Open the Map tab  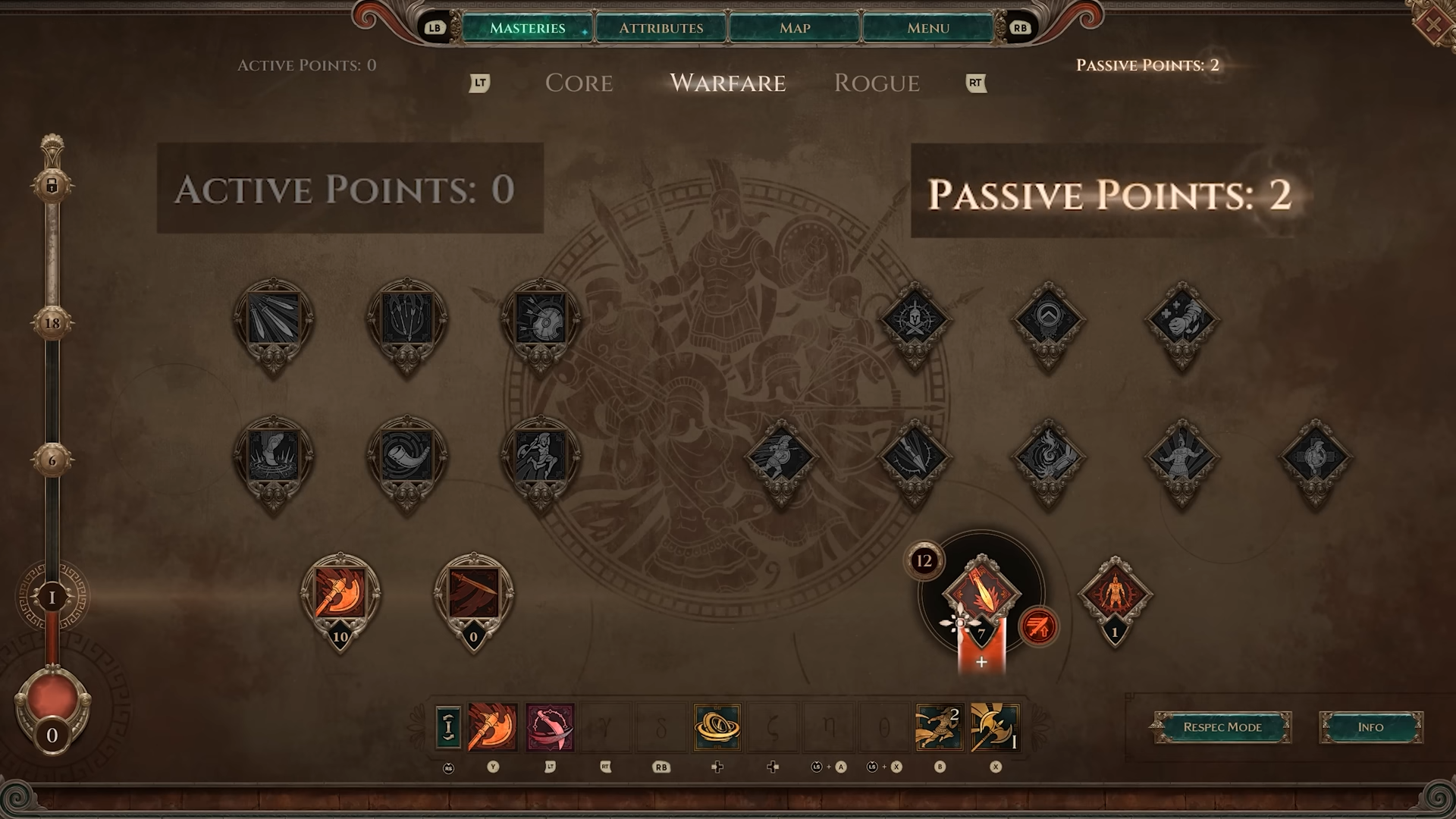[x=794, y=28]
